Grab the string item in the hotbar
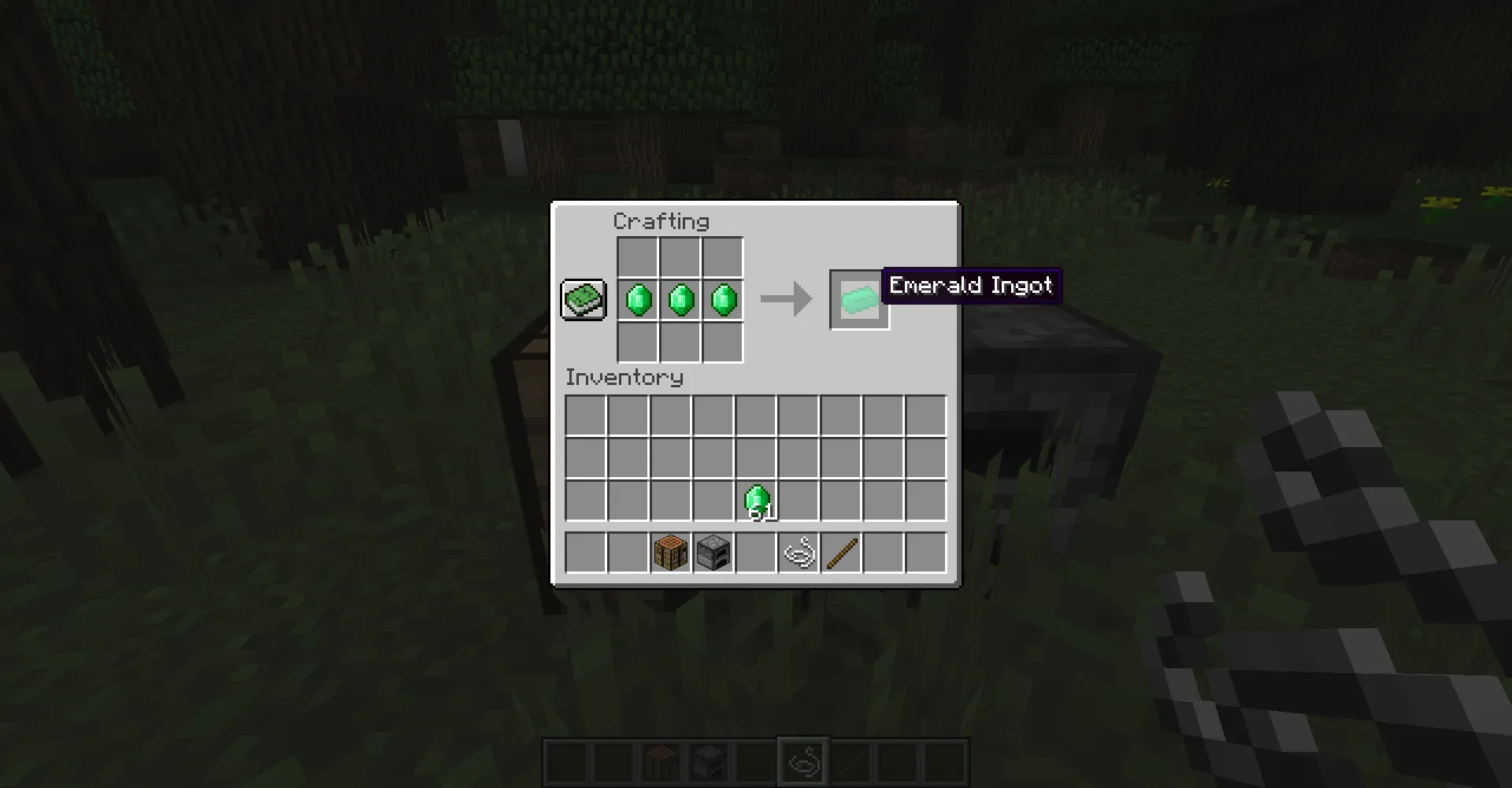The height and width of the screenshot is (788, 1512). tap(799, 551)
